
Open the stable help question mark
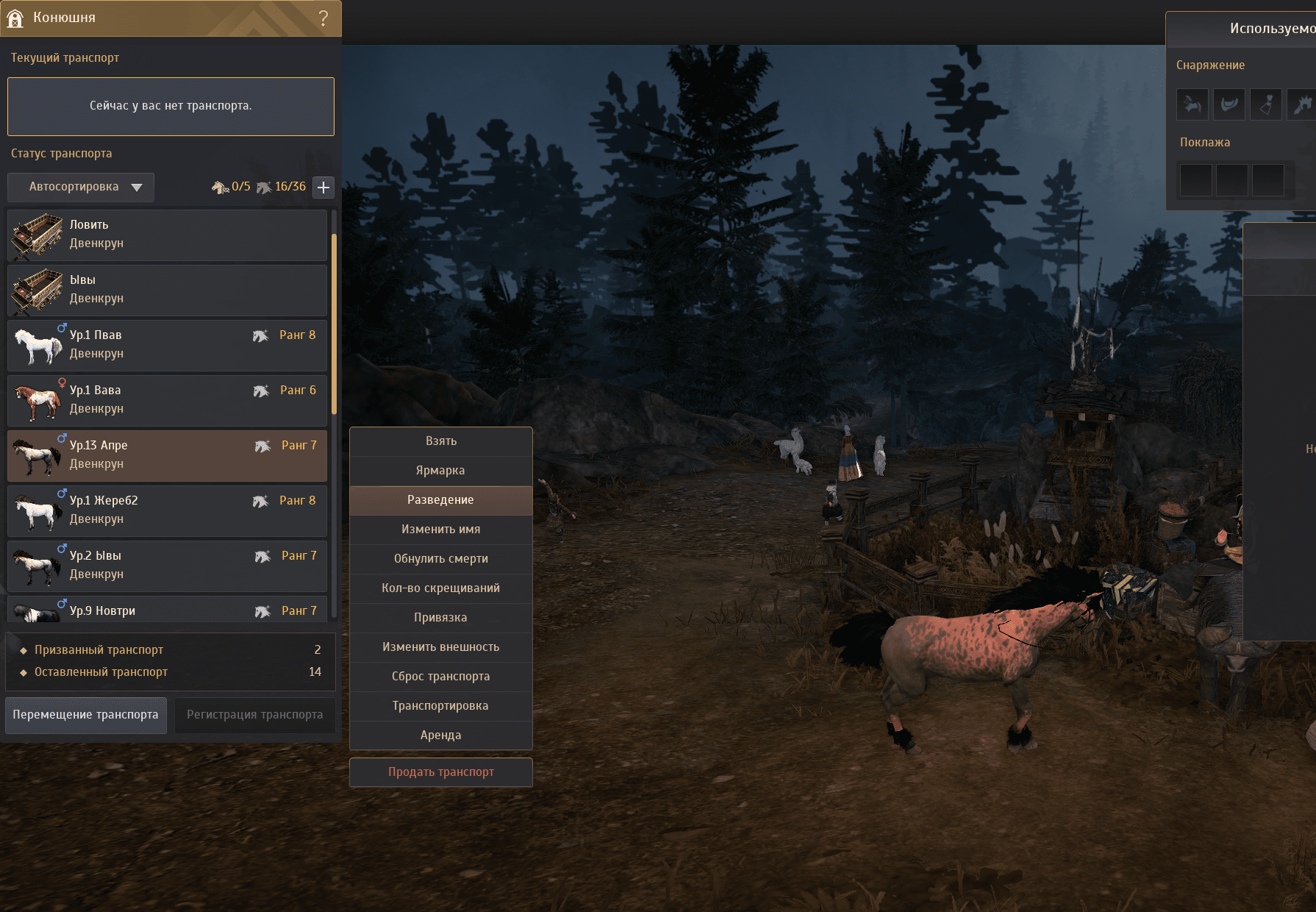click(323, 18)
